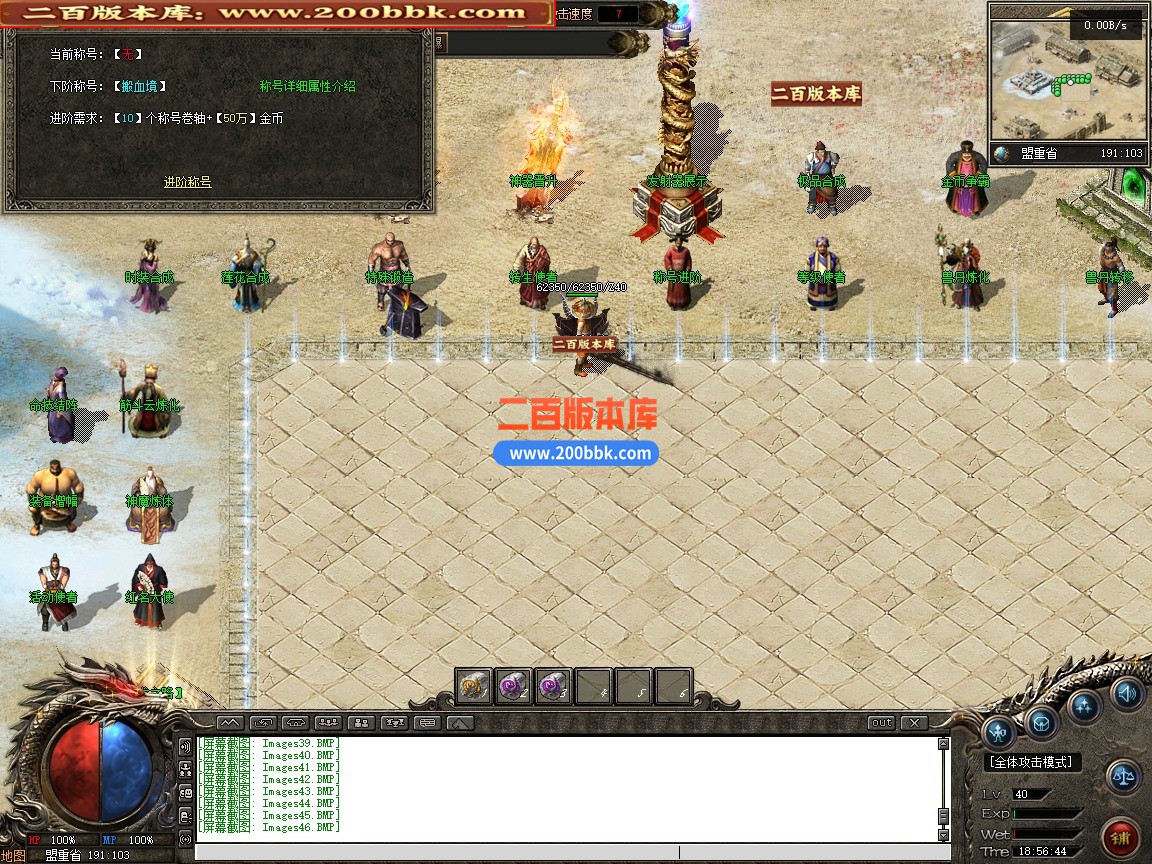Open the skills sparkle icon
The width and height of the screenshot is (1152, 864).
1084,705
